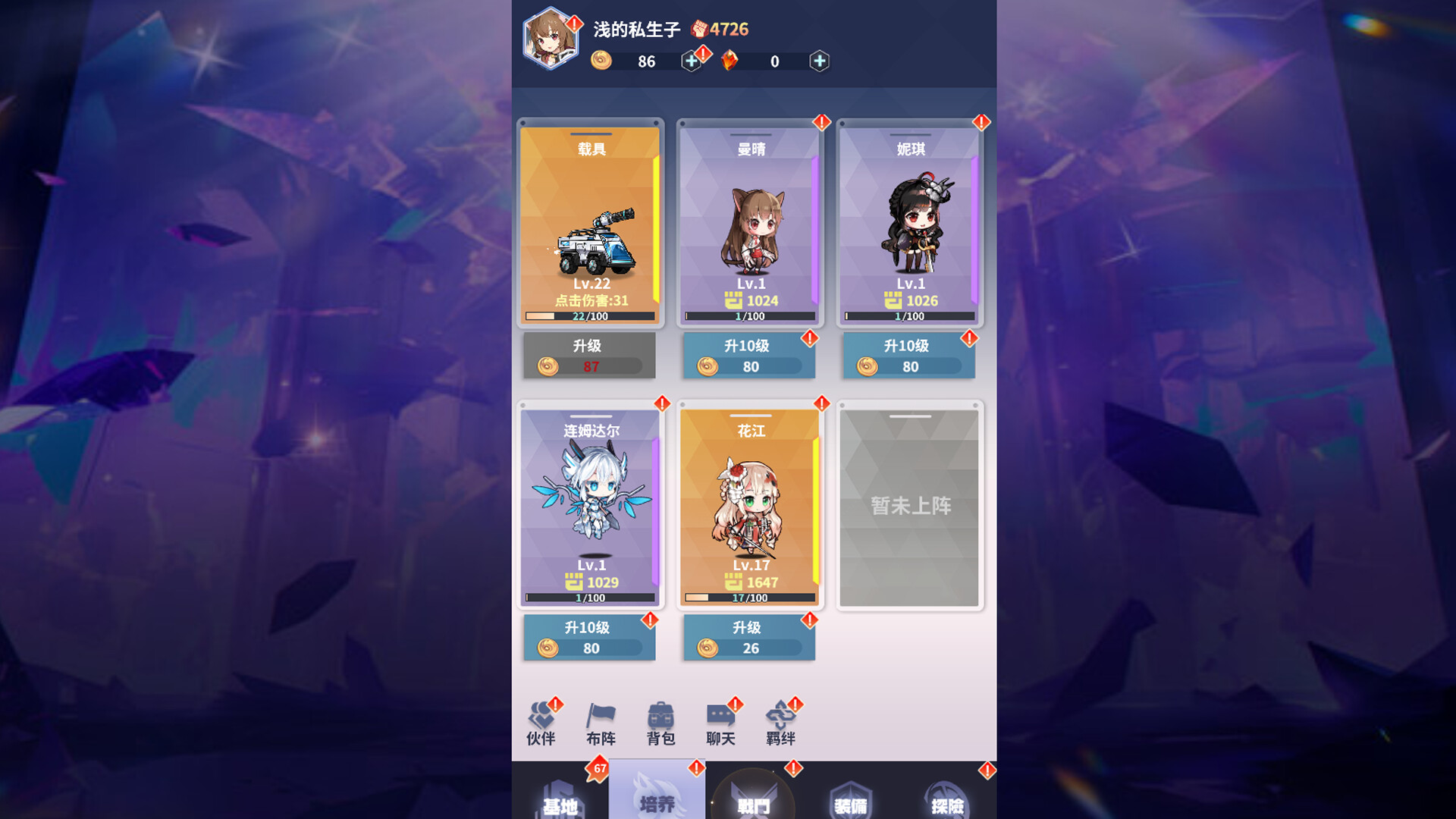Click the gold coin currency icon
This screenshot has height=819, width=1456.
[603, 61]
